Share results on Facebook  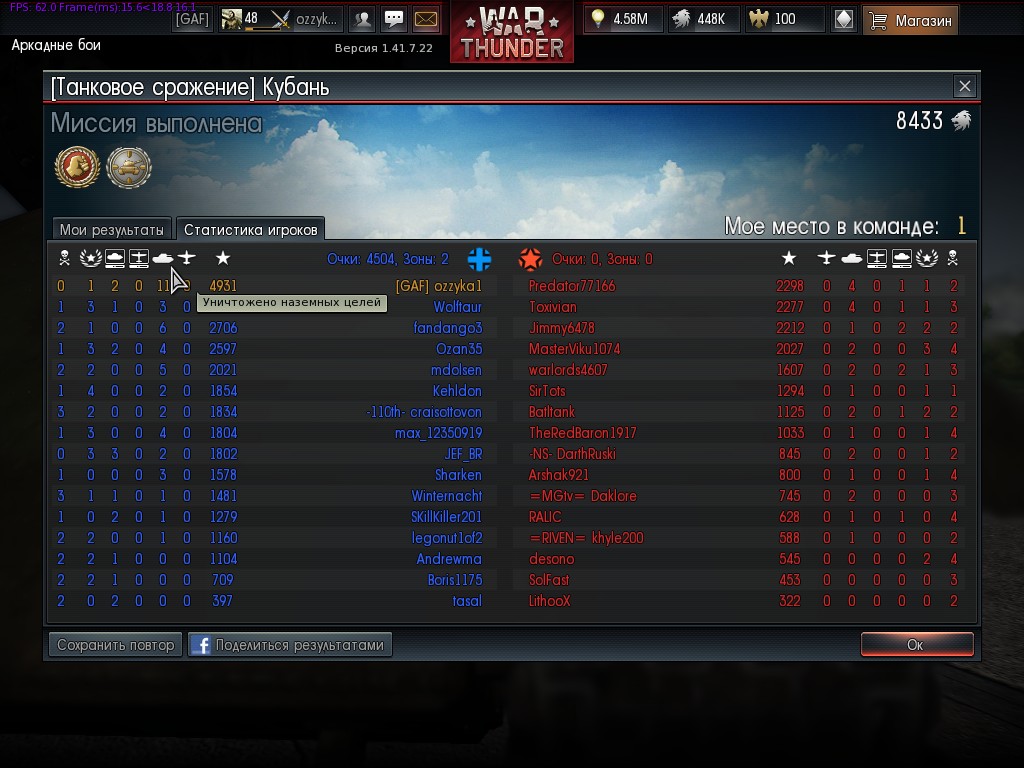click(290, 645)
